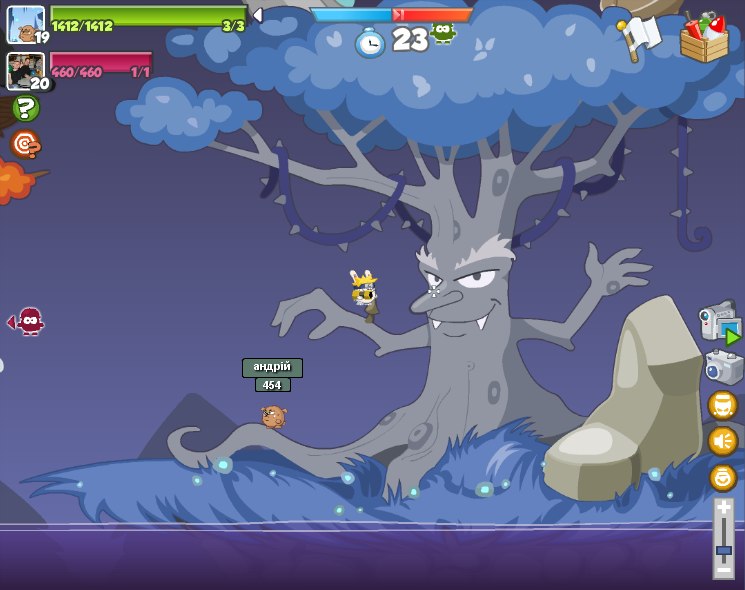Click the orange target hint icon
745x590 pixels.
[x=25, y=144]
